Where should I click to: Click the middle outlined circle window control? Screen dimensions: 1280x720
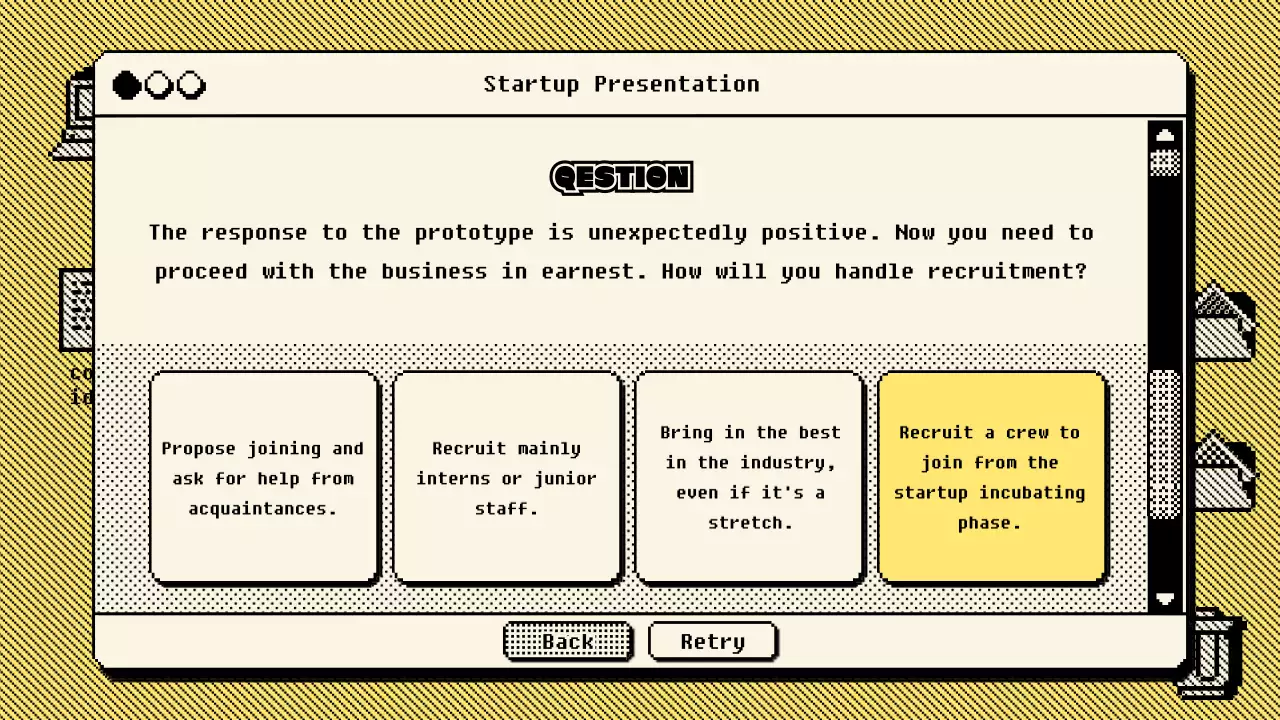click(x=159, y=85)
